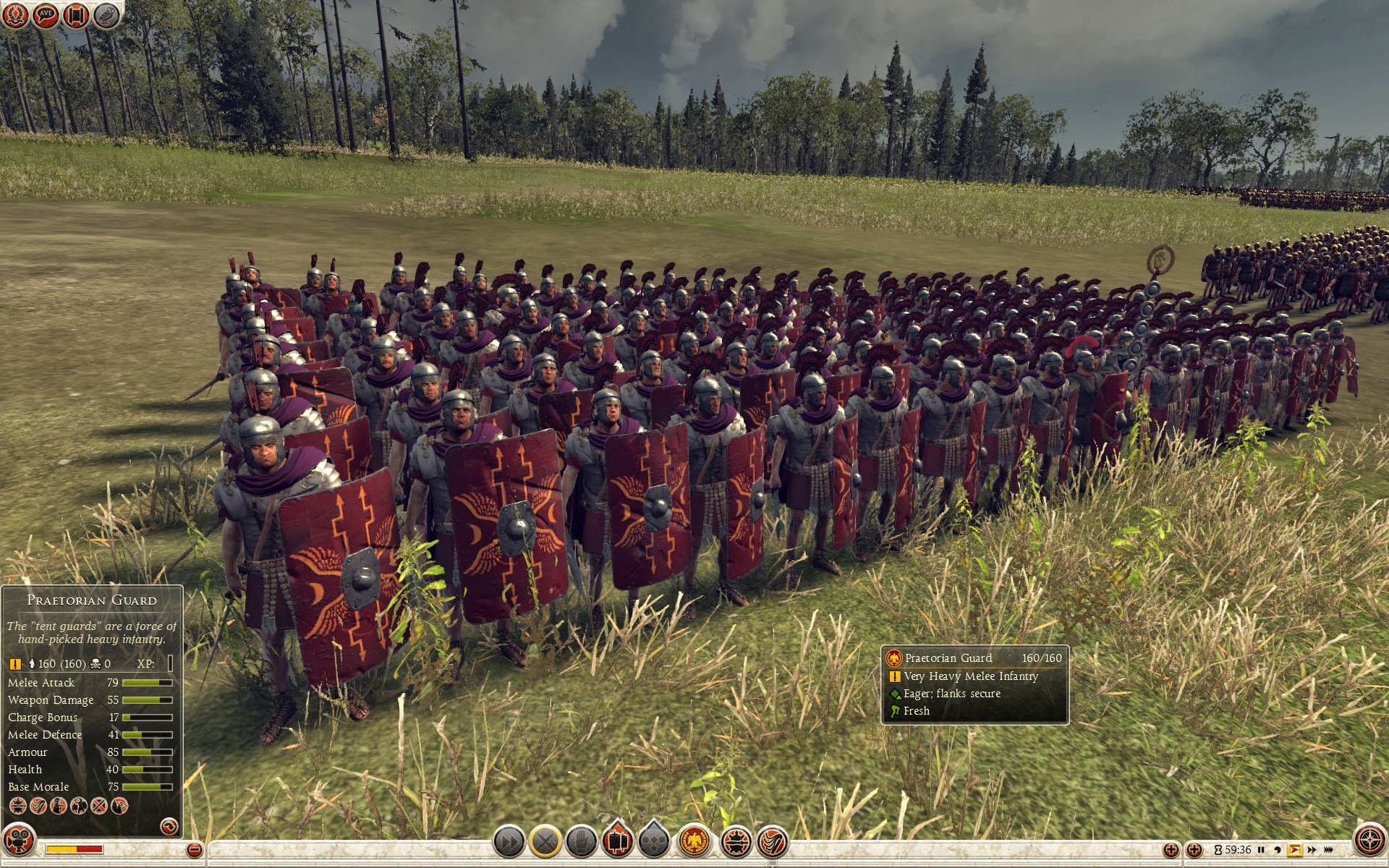This screenshot has height=868, width=1389.
Task: Click the film camera button
Action: point(20,842)
